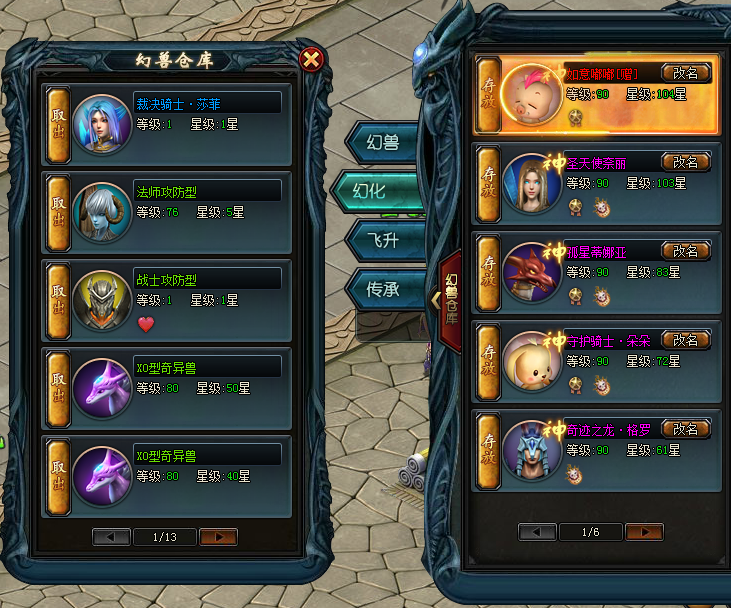Take out the 法师攻防型 pet

(x=58, y=212)
